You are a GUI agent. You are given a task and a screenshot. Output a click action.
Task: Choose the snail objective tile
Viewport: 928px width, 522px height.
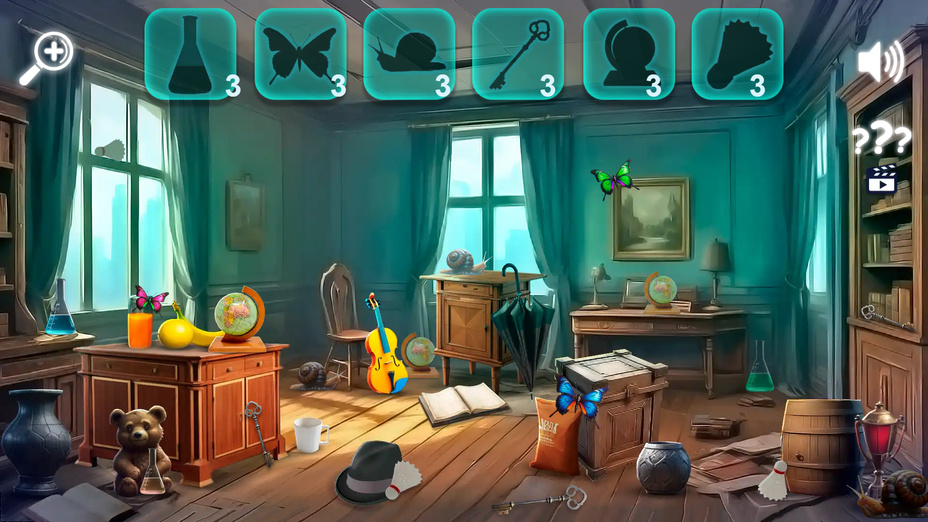click(x=409, y=55)
